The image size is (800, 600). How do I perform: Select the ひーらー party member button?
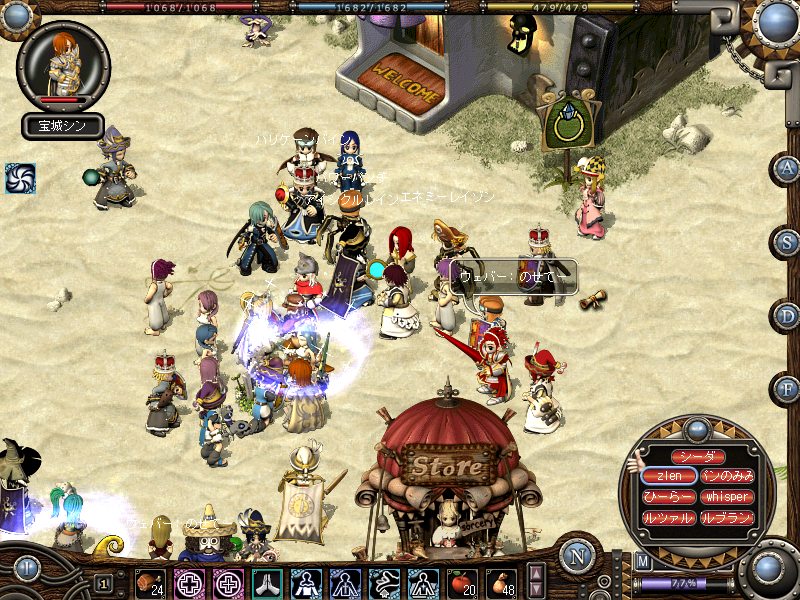(668, 497)
